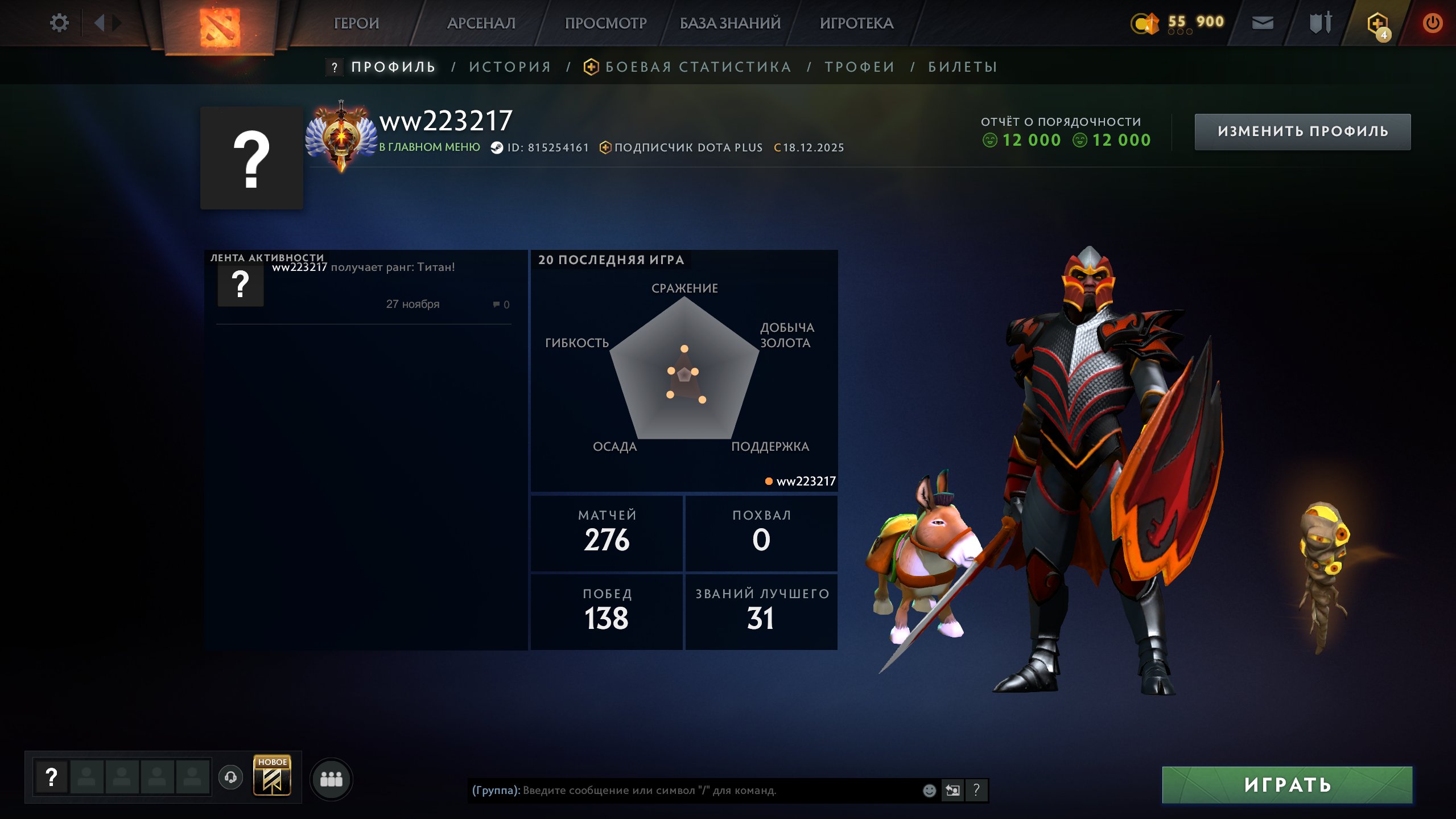
Task: Open the settings gear menu
Action: point(59,22)
